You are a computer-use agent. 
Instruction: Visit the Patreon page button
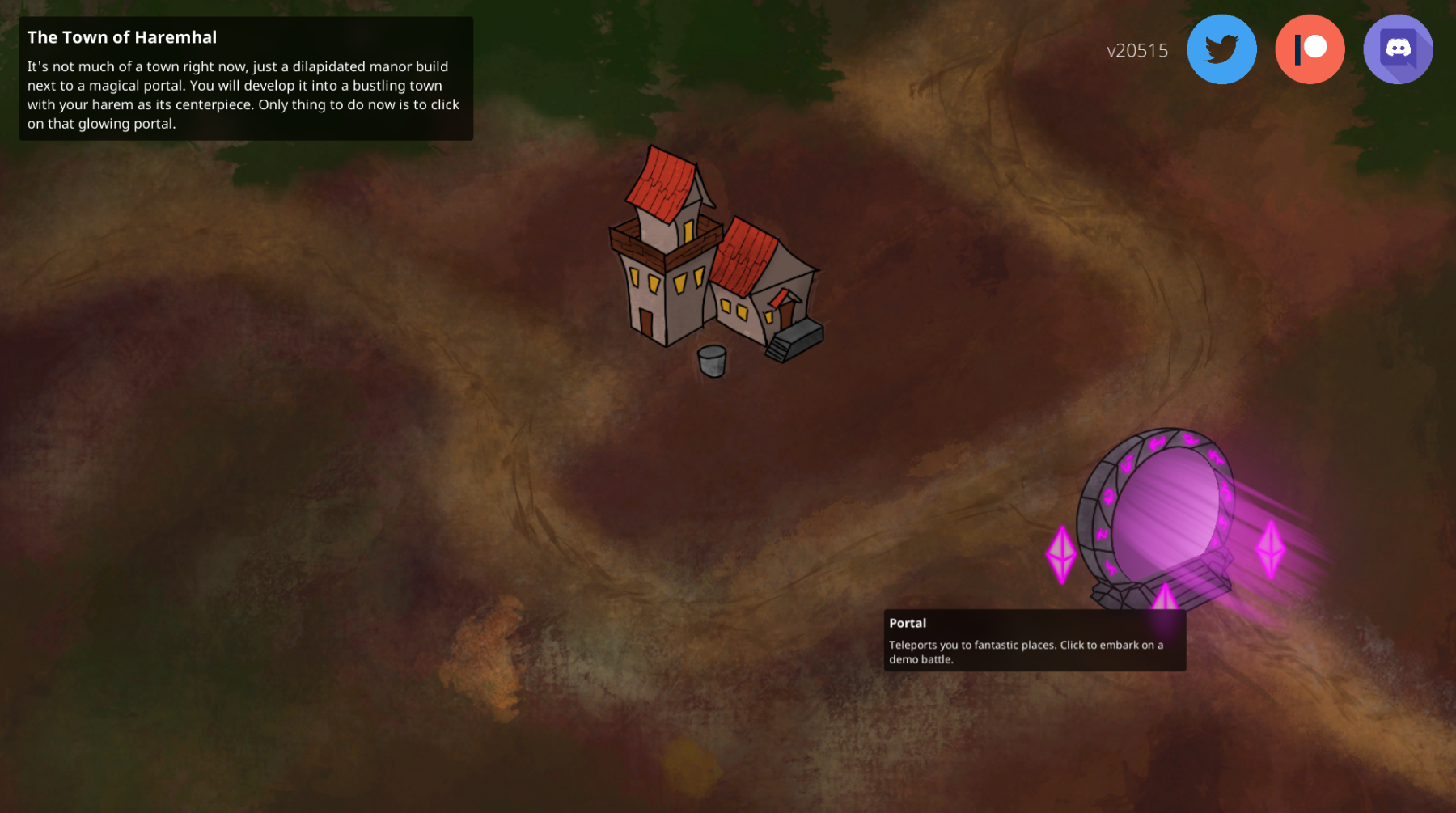(1310, 49)
